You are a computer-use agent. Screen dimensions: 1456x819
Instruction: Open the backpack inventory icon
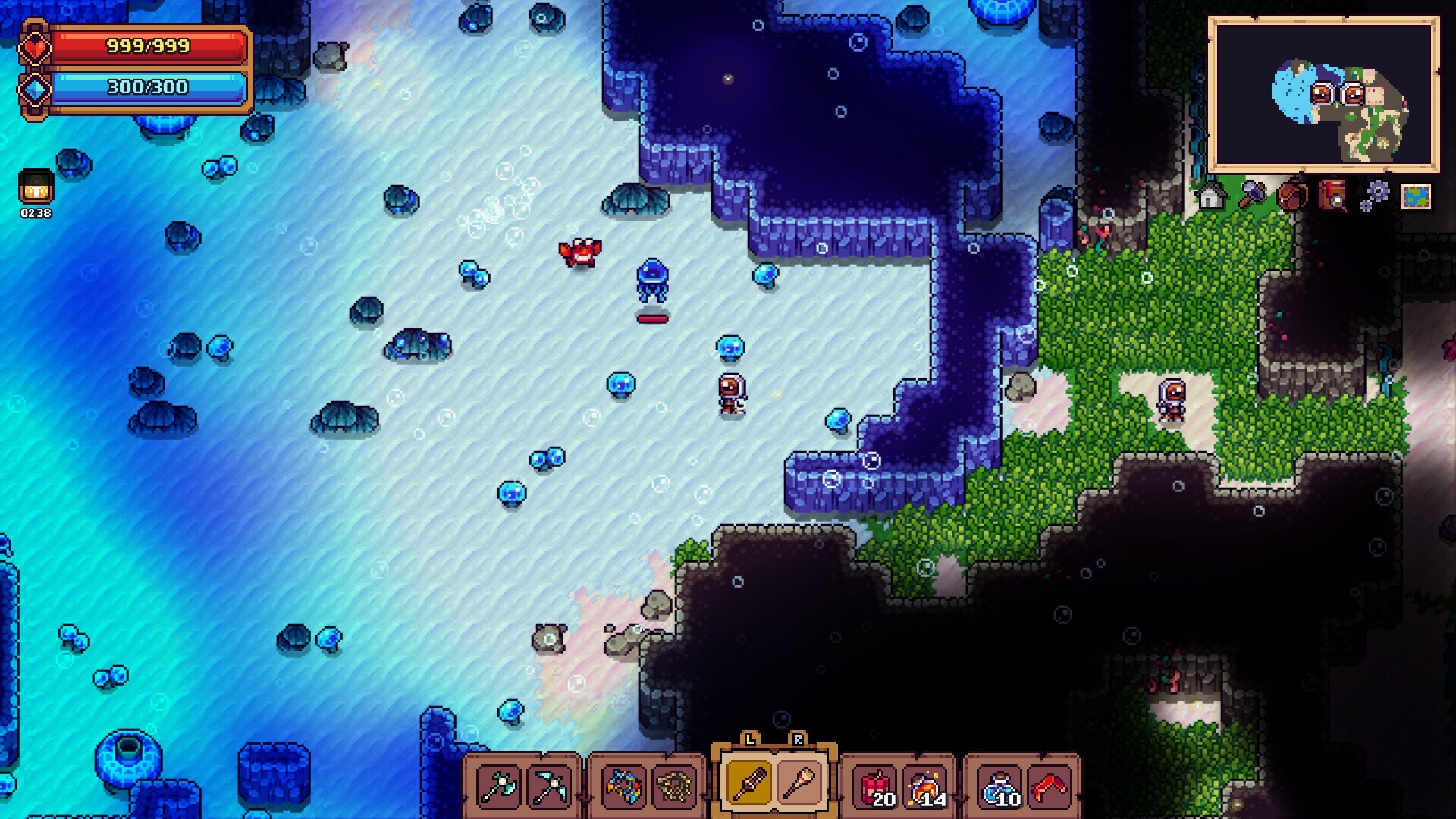pyautogui.click(x=1292, y=196)
